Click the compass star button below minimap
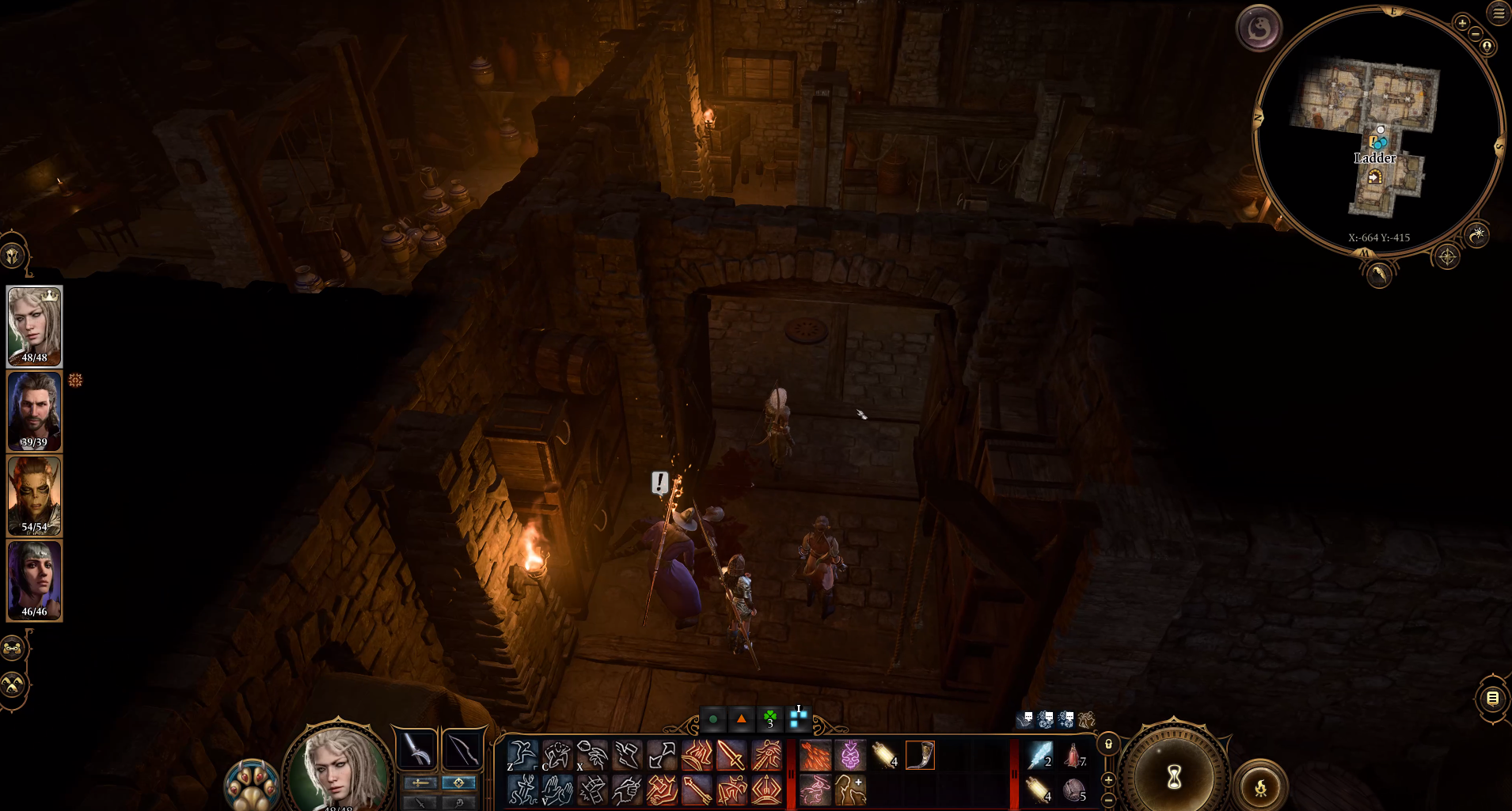 point(1447,257)
